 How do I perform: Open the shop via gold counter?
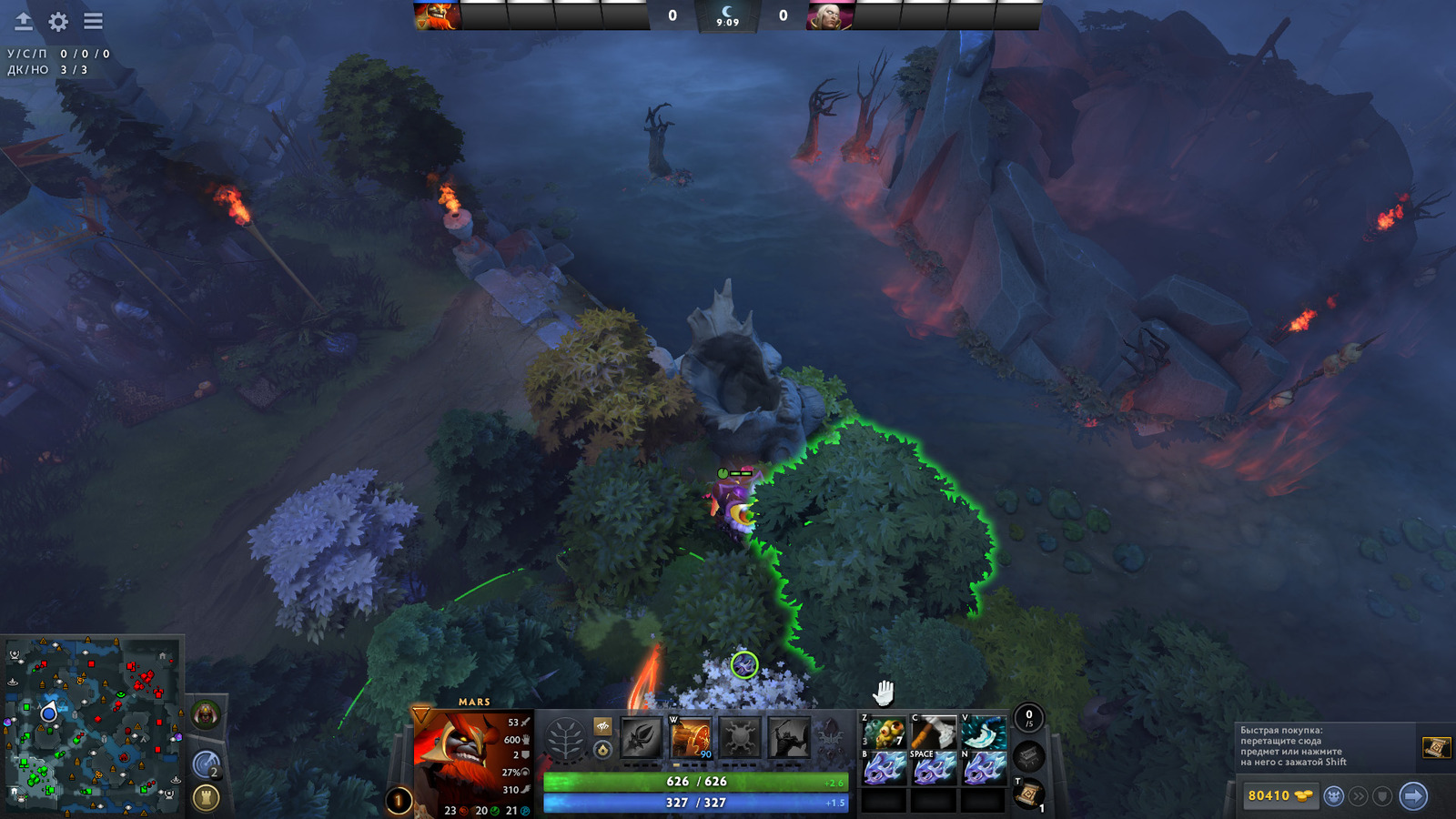[1279, 796]
